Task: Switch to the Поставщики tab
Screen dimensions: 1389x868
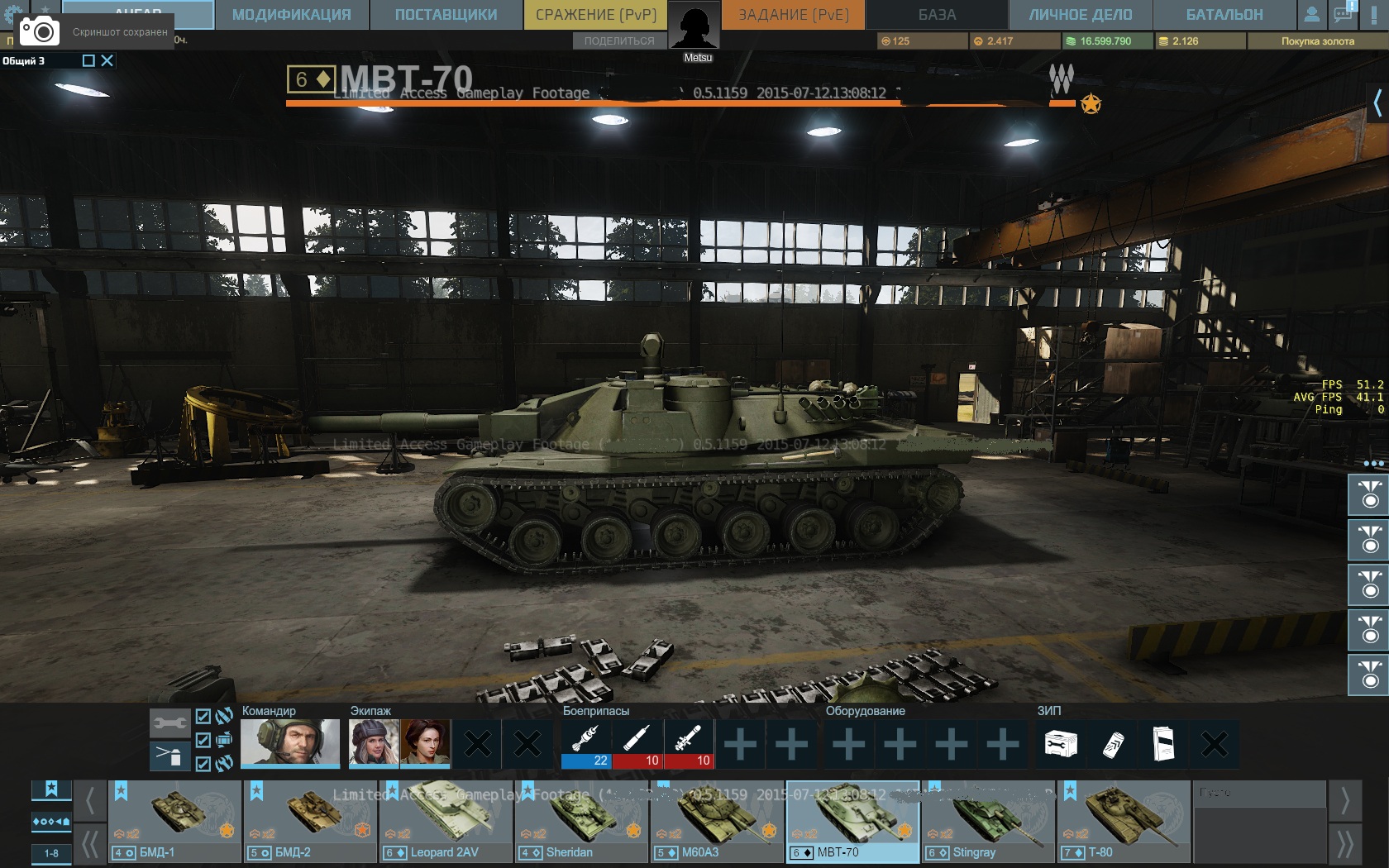Action: pyautogui.click(x=446, y=15)
